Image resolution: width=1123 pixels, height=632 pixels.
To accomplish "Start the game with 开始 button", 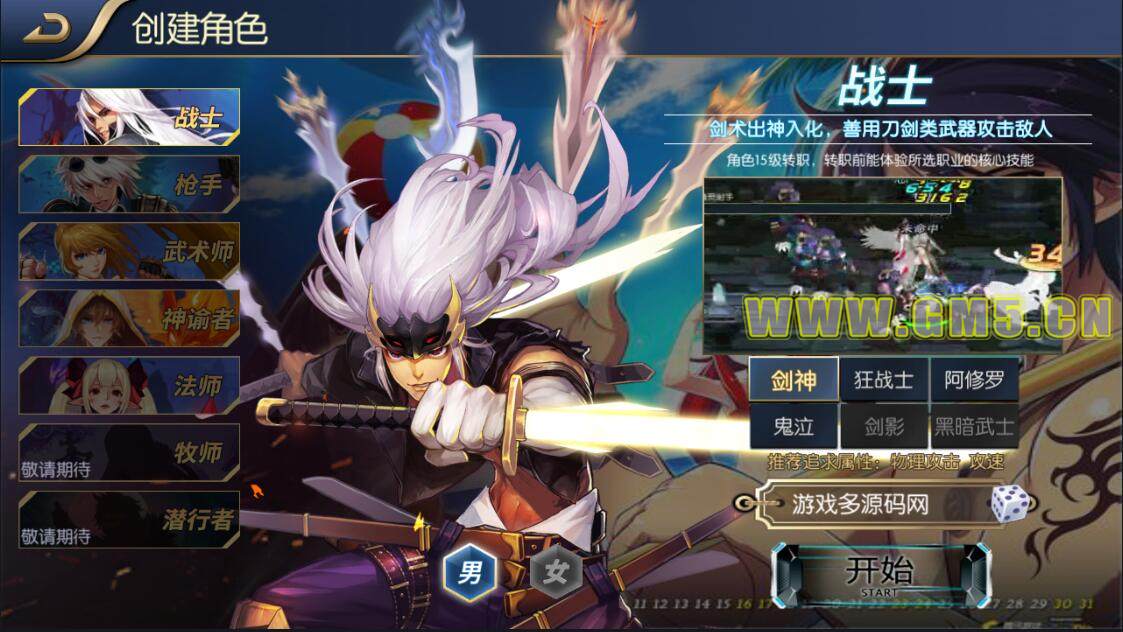I will pos(880,575).
